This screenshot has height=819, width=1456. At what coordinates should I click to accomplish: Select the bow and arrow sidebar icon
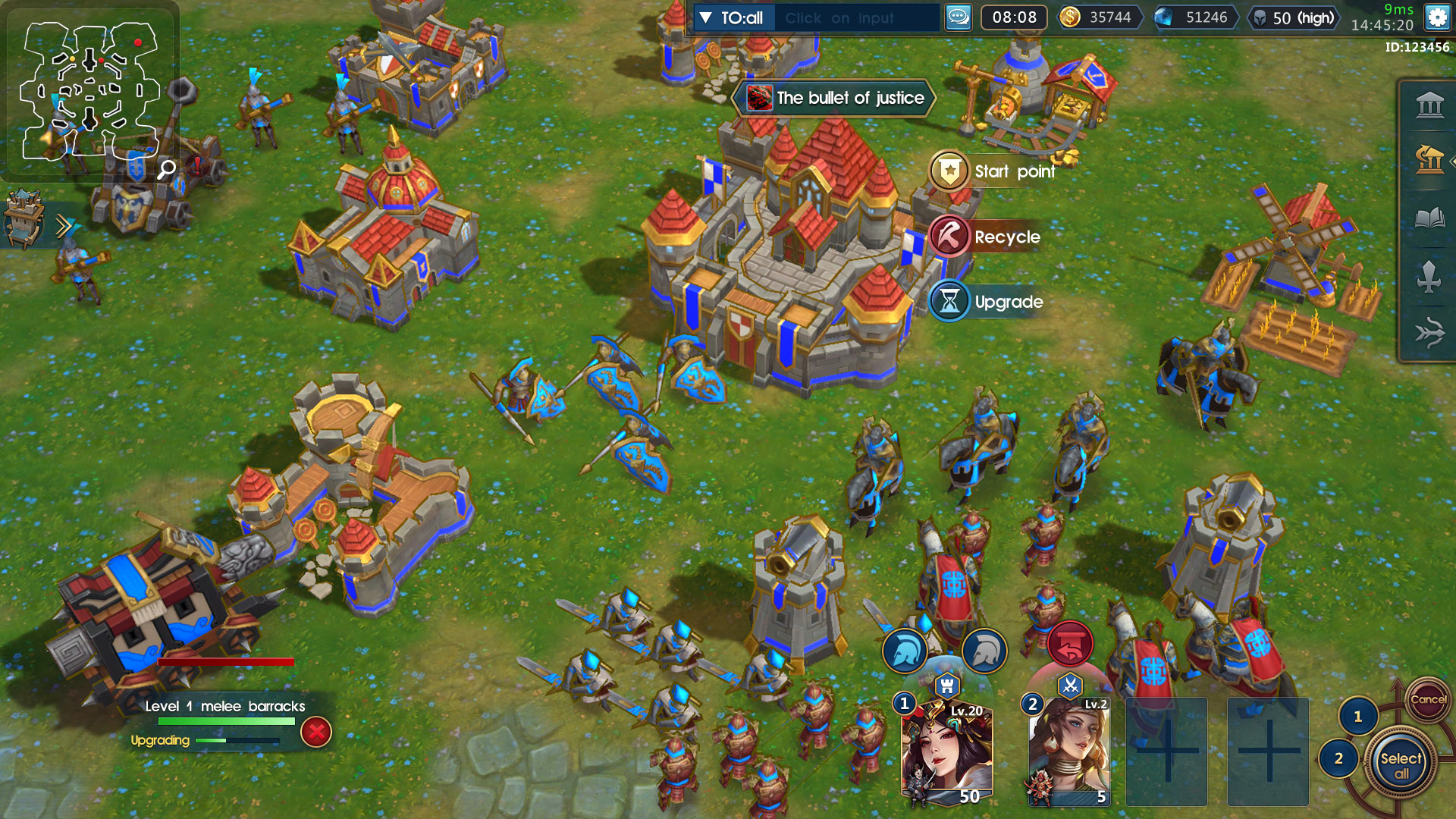(x=1429, y=331)
